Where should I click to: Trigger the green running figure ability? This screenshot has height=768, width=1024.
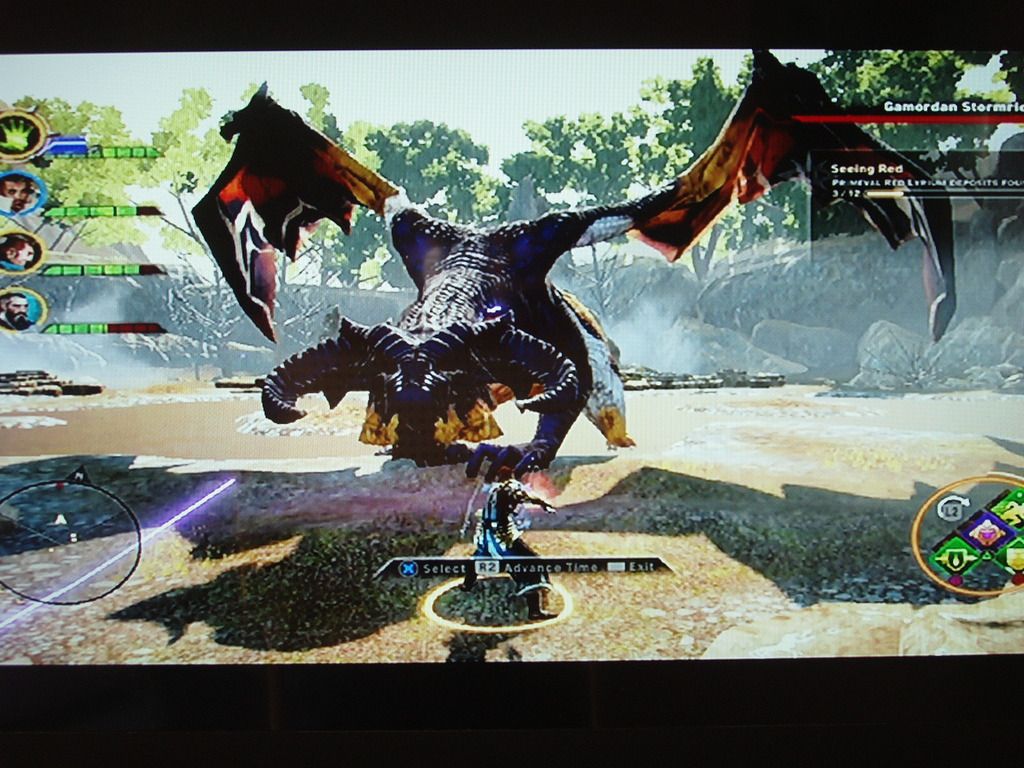tap(1012, 512)
